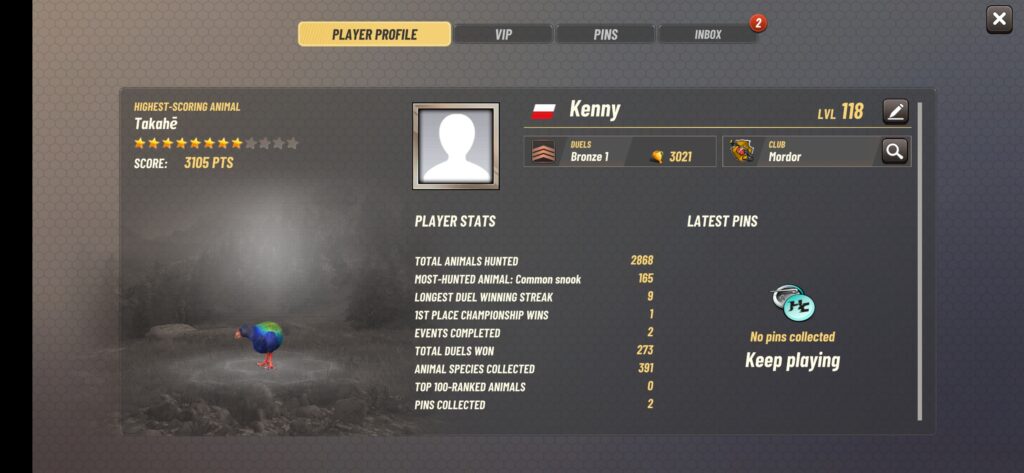Switch to the Player Profile tab
This screenshot has width=1024, height=473.
(374, 34)
